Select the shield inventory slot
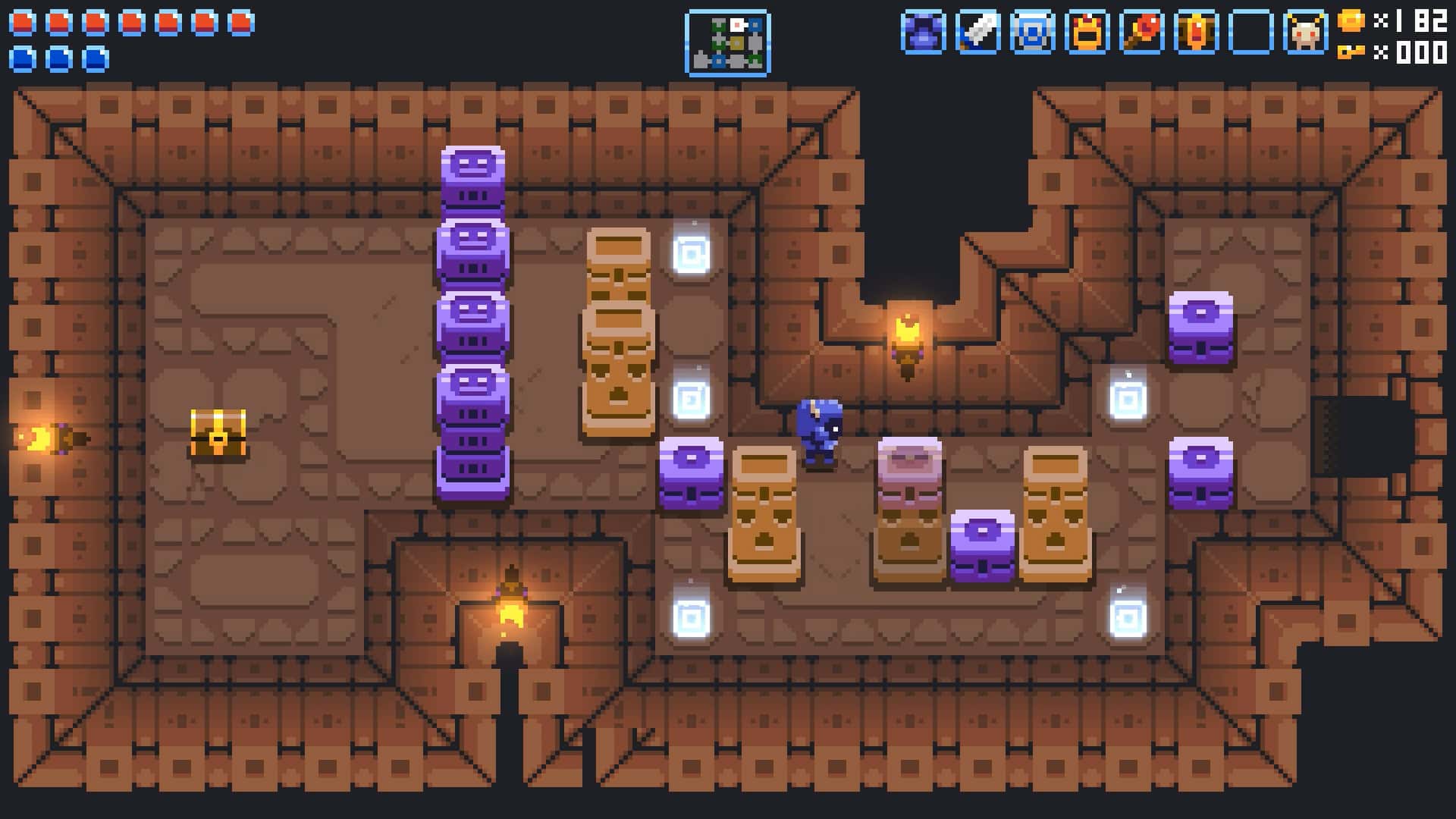This screenshot has height=819, width=1456. click(1034, 31)
